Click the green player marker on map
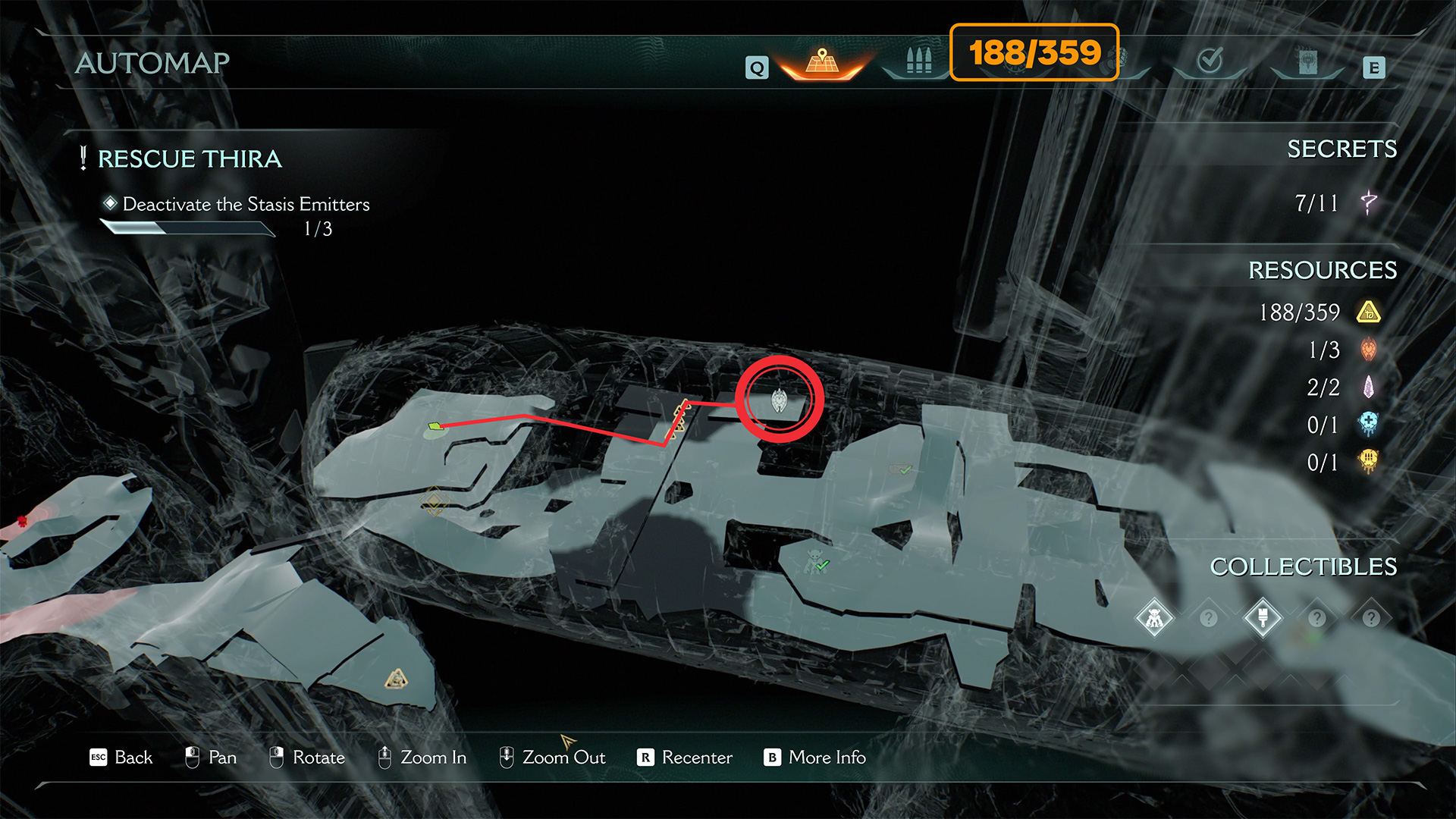The height and width of the screenshot is (819, 1456). [x=435, y=427]
